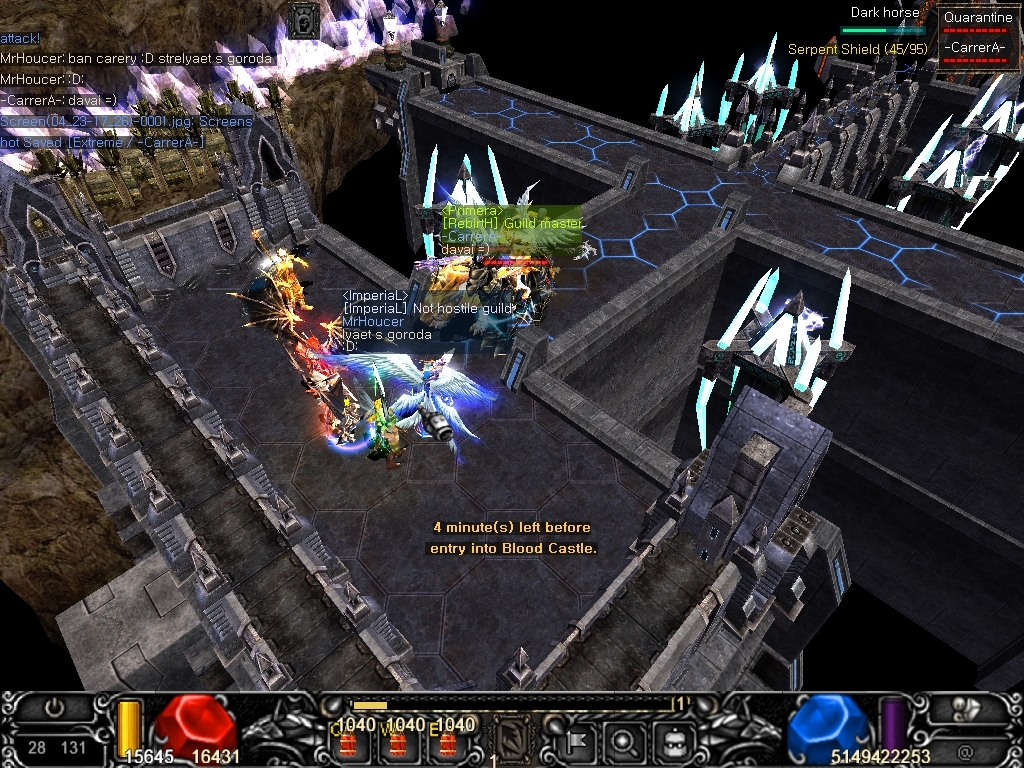Click the power button on the HUD
The width and height of the screenshot is (1024, 768).
click(x=54, y=708)
